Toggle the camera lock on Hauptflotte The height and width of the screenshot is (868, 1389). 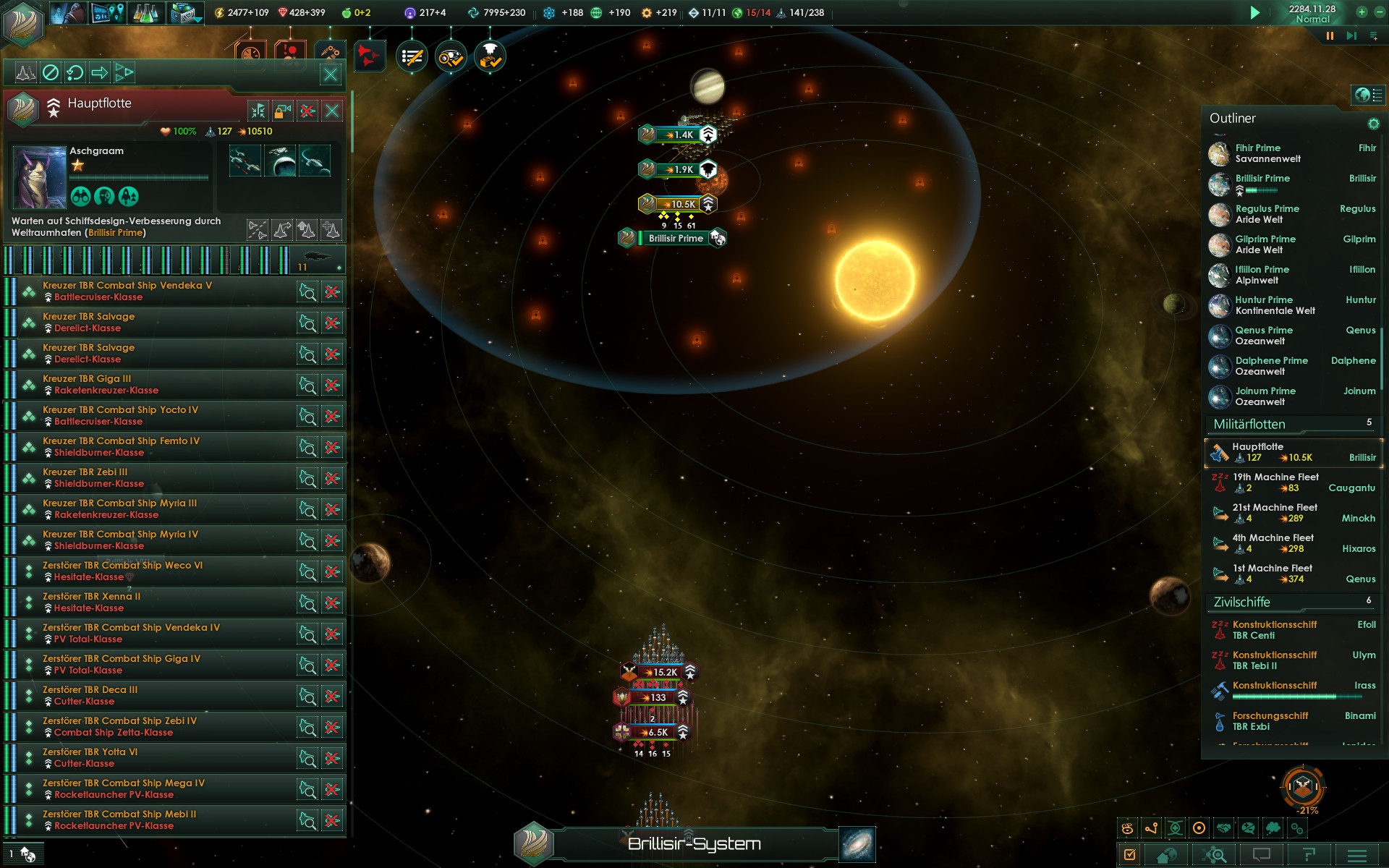point(283,111)
